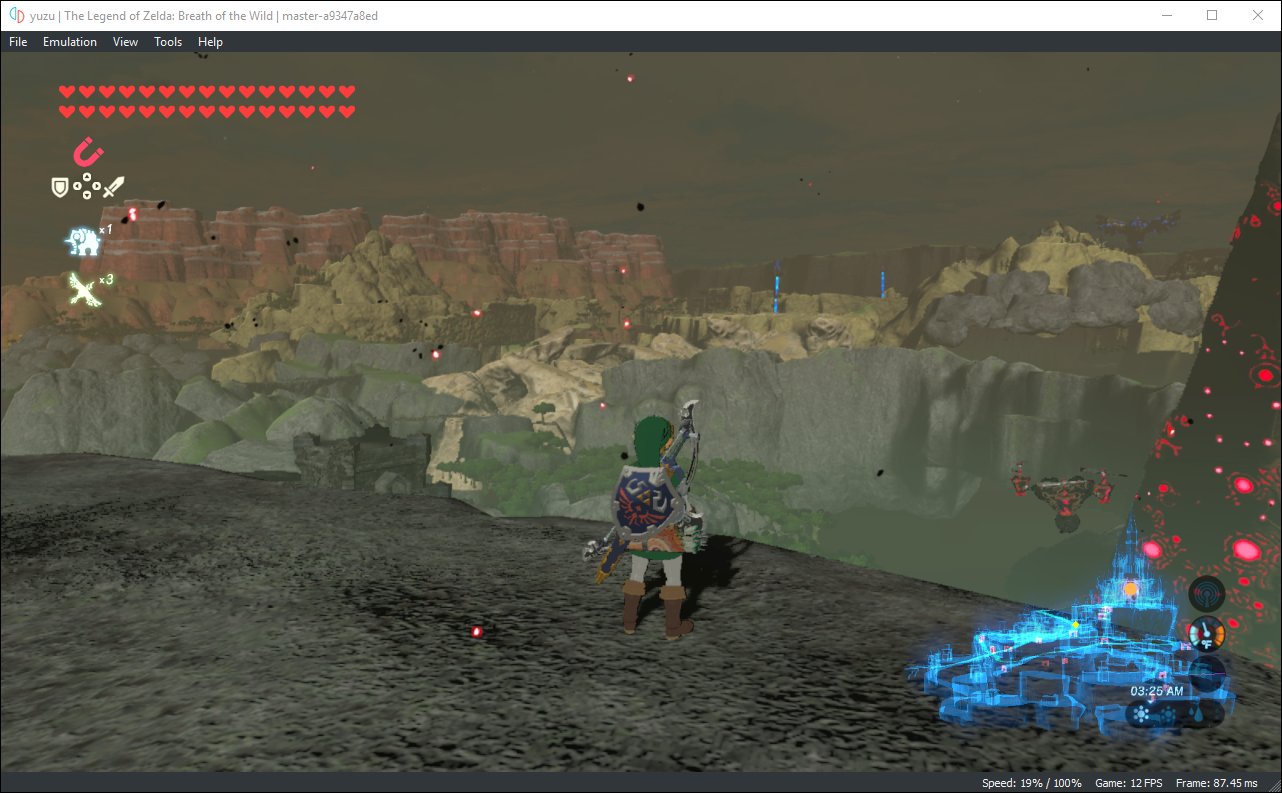Click the first heart in Link's health row

pos(66,92)
